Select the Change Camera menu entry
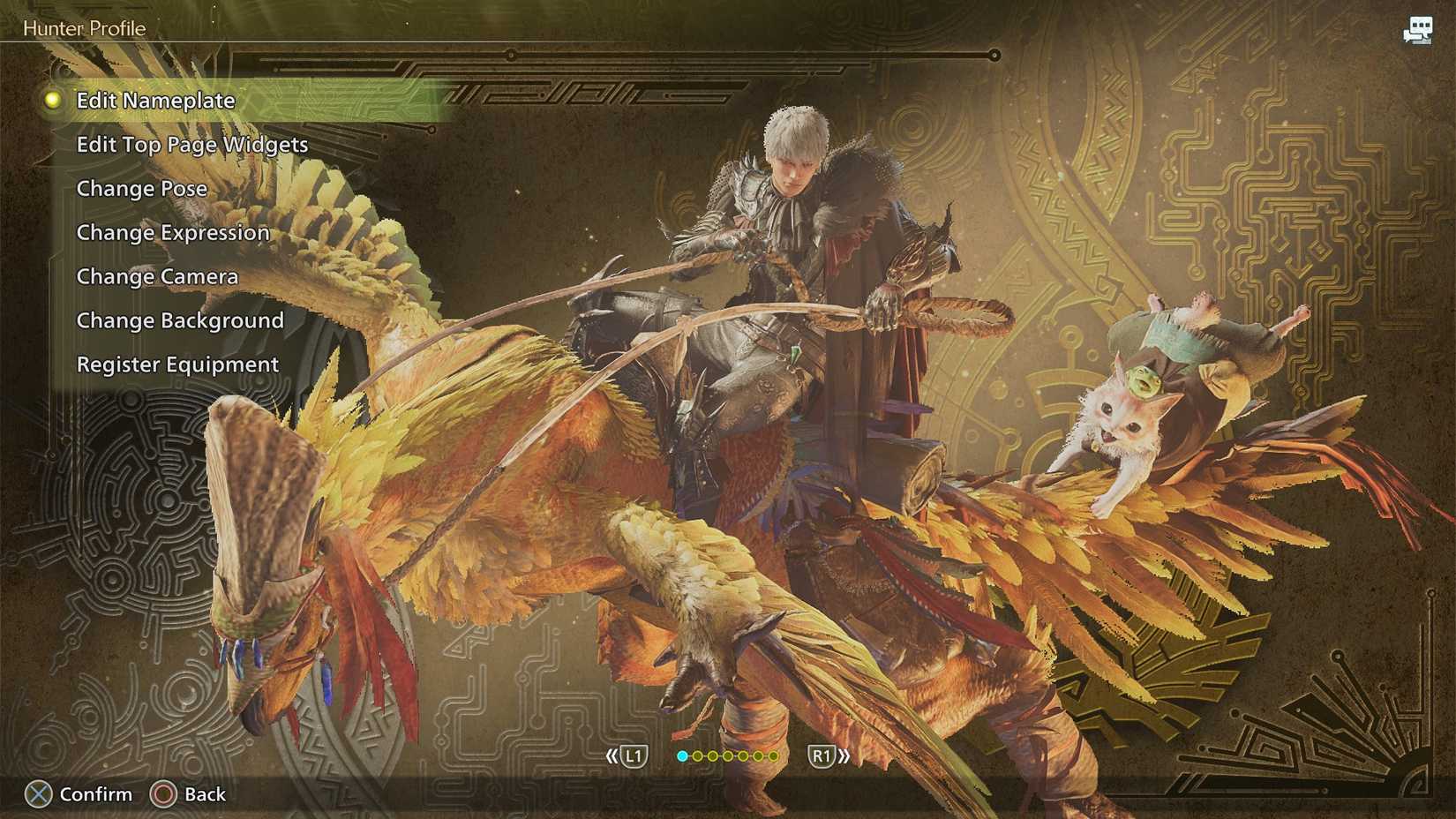 (x=157, y=276)
